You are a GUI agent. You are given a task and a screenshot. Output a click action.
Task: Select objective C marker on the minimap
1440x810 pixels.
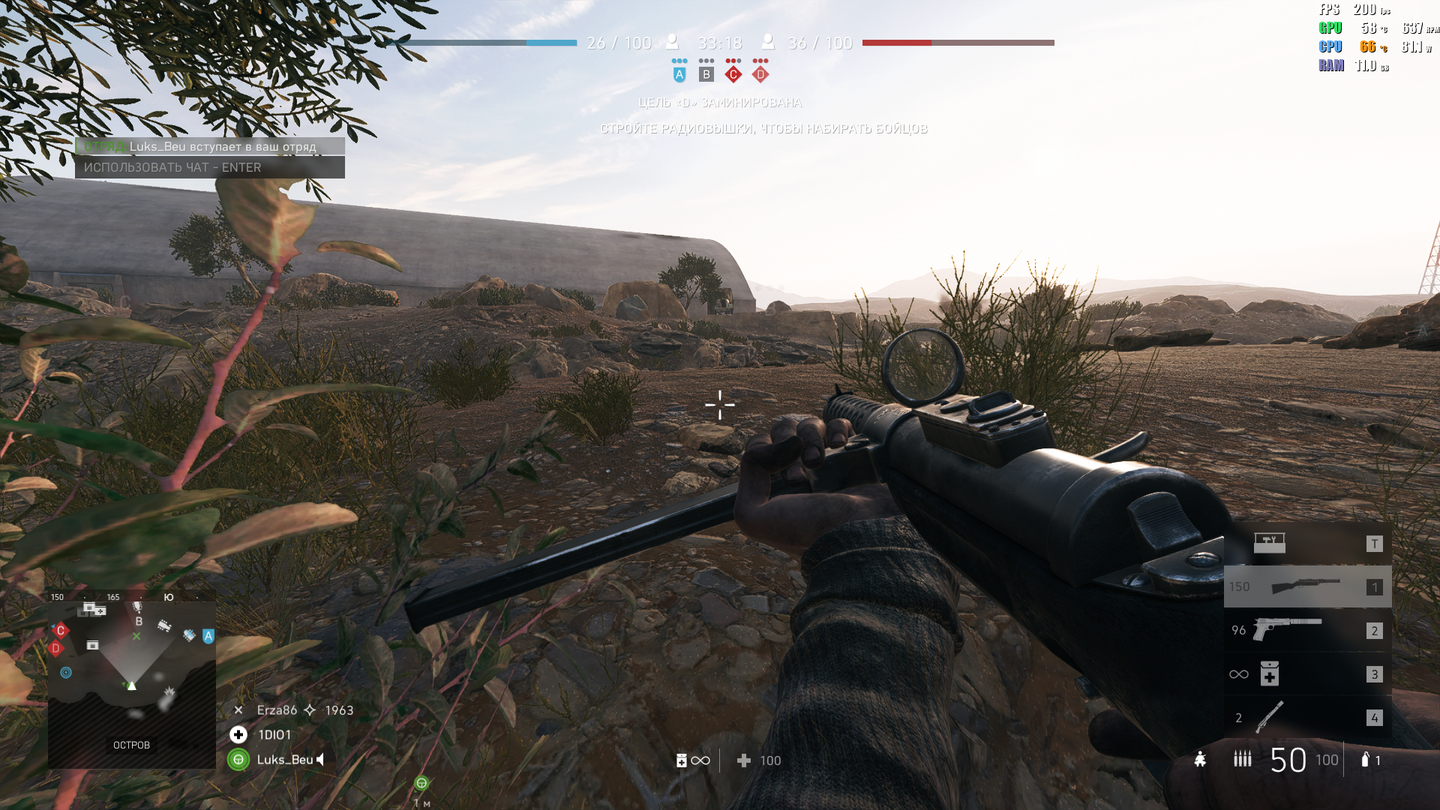coord(61,630)
